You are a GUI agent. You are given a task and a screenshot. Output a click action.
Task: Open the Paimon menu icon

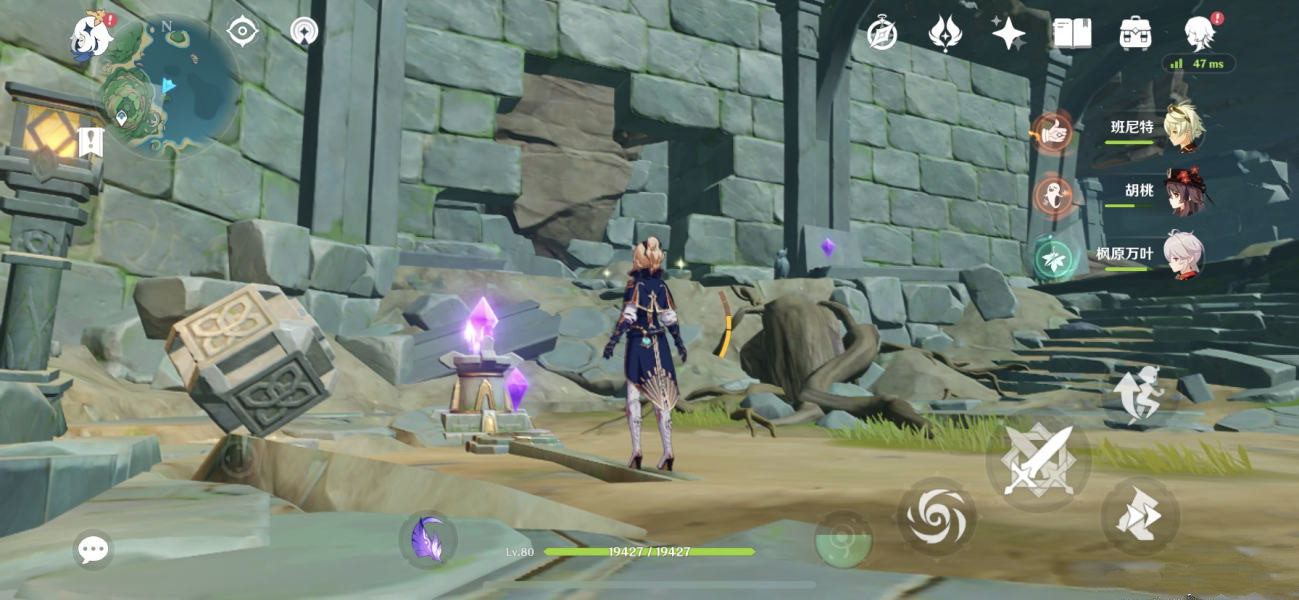pyautogui.click(x=92, y=35)
